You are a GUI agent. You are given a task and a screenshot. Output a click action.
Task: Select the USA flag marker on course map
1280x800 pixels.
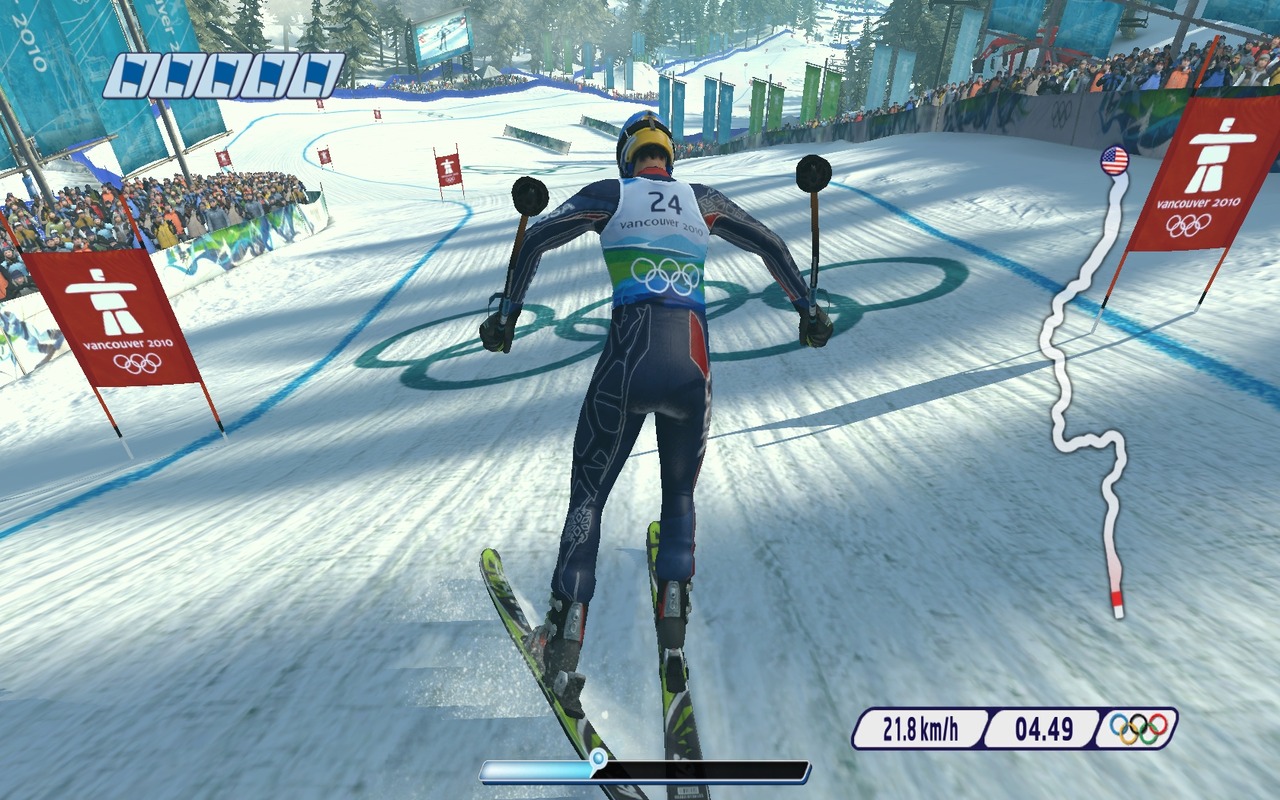click(1114, 160)
